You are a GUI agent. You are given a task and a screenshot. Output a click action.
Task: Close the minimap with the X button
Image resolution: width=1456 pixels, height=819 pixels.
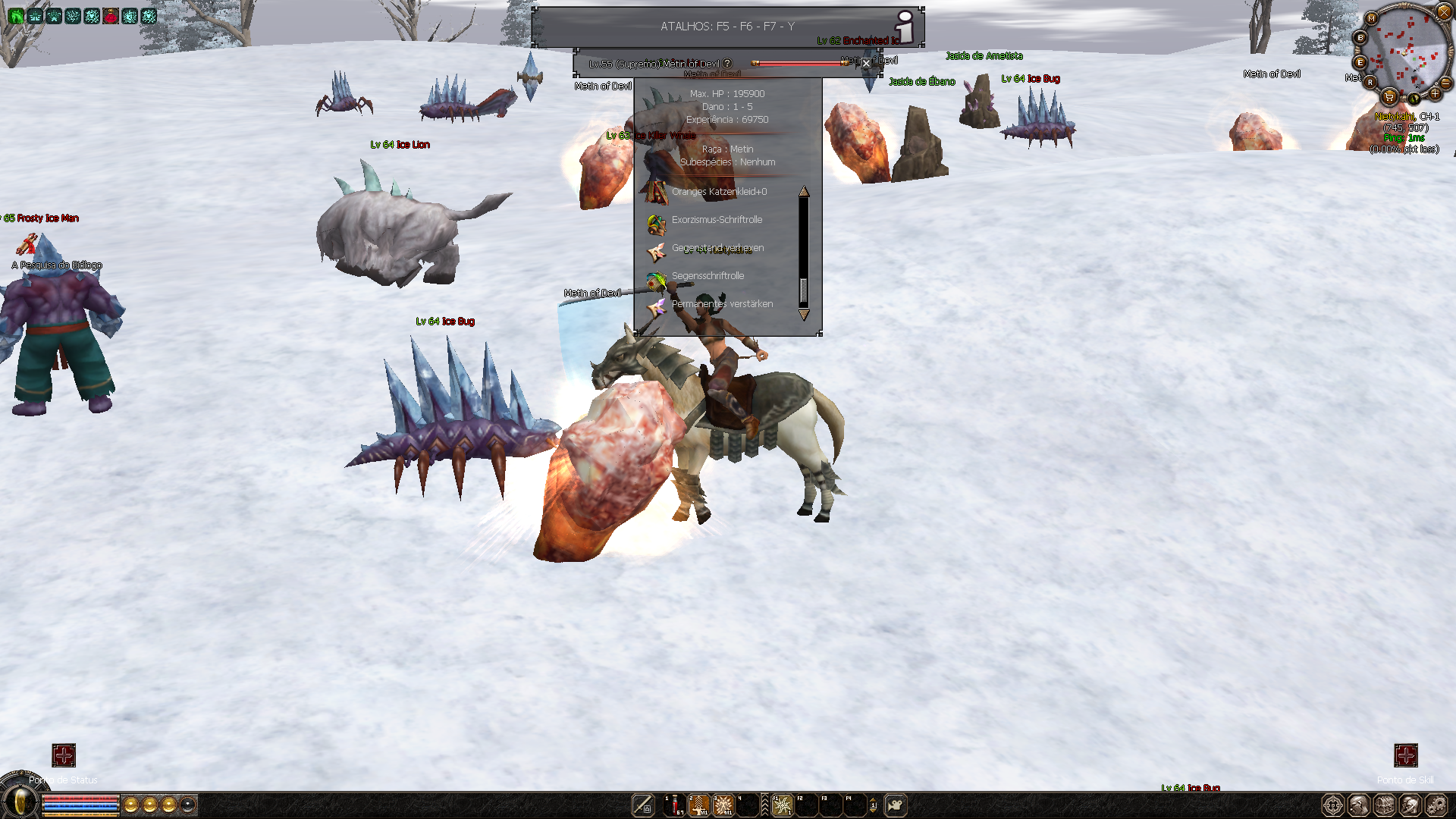[1444, 11]
